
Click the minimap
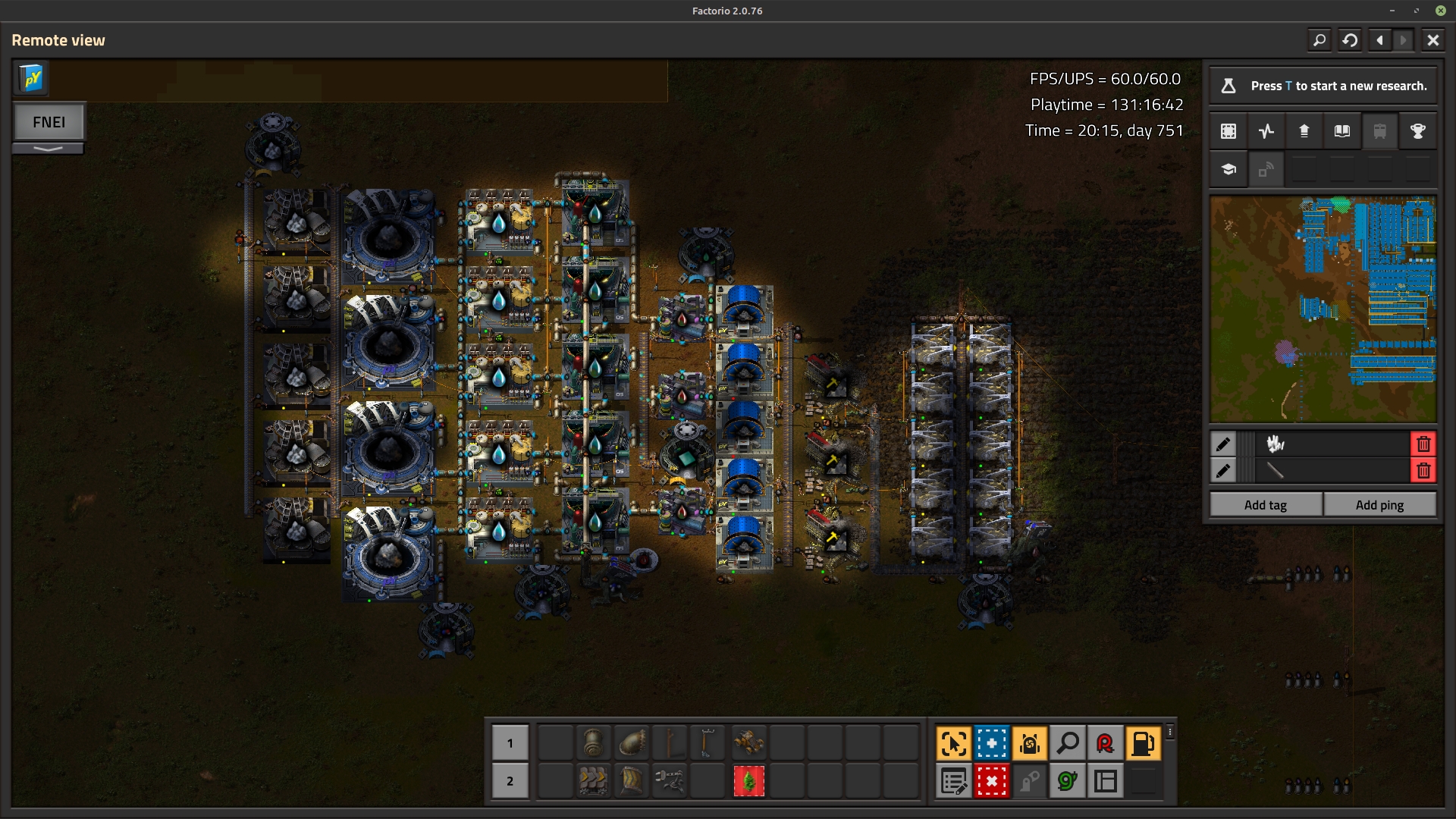click(1323, 309)
